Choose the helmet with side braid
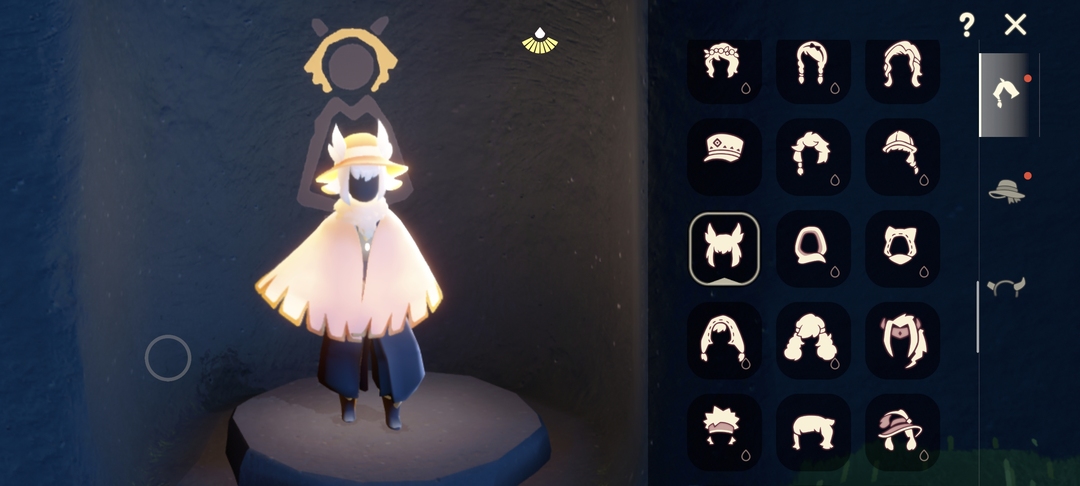This screenshot has height=486, width=1080. [902, 156]
